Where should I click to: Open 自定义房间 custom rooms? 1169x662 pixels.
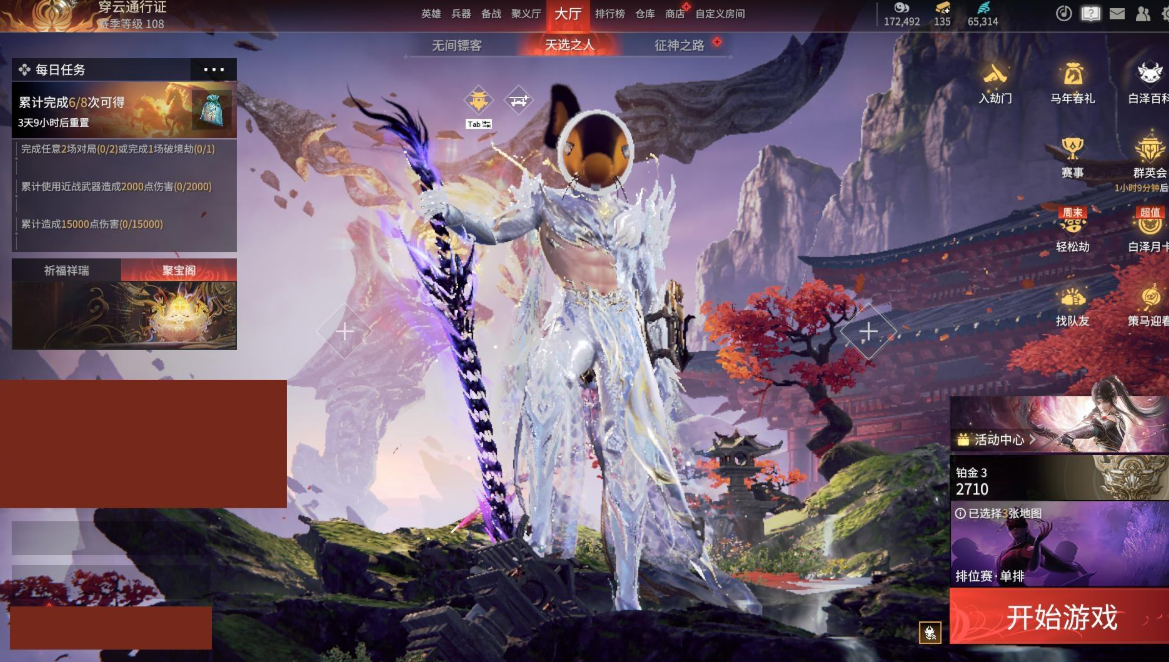pos(720,14)
